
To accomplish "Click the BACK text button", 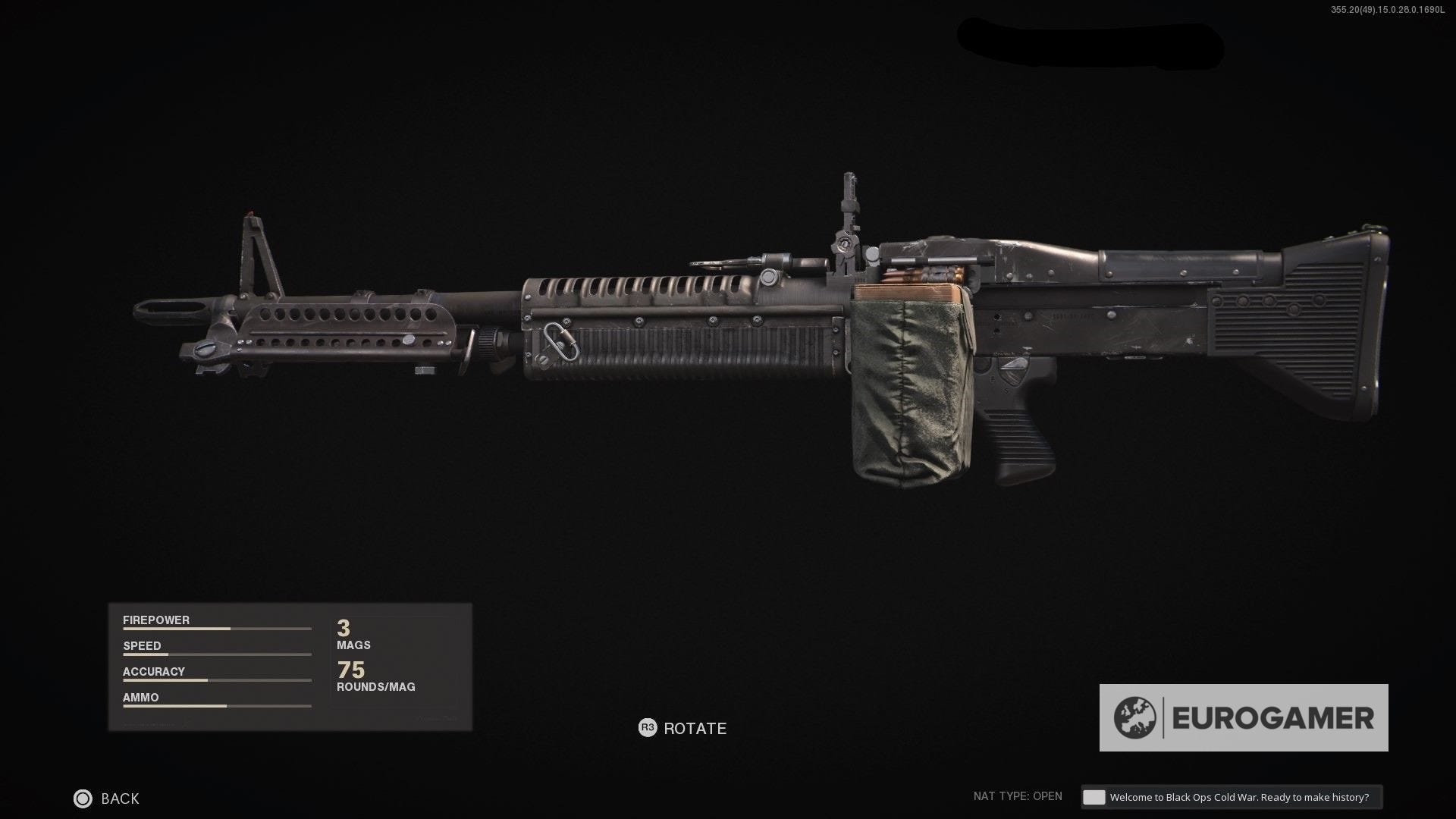I will (119, 799).
